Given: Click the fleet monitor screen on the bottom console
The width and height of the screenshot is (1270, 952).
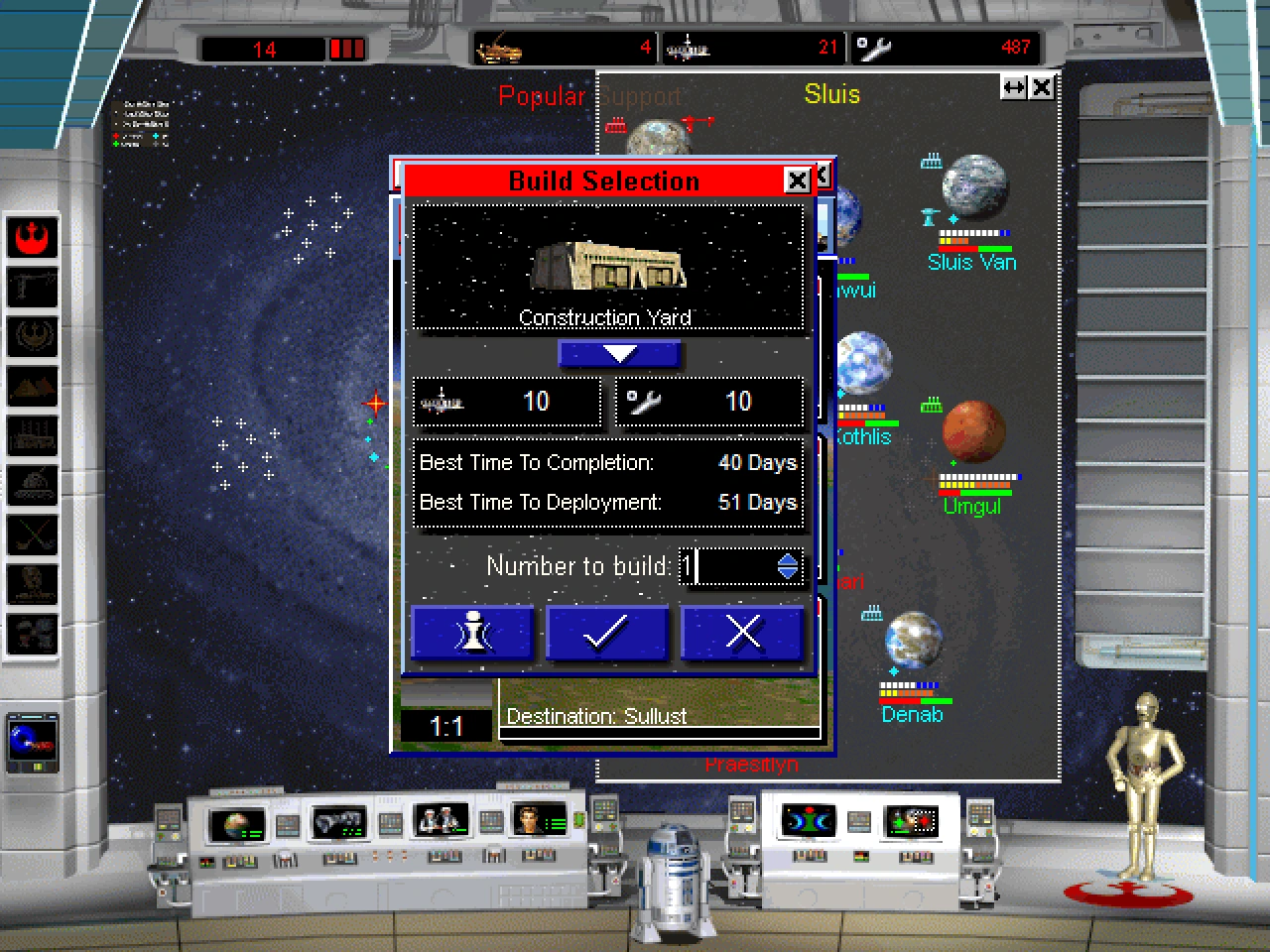Looking at the screenshot, I should click(x=337, y=820).
